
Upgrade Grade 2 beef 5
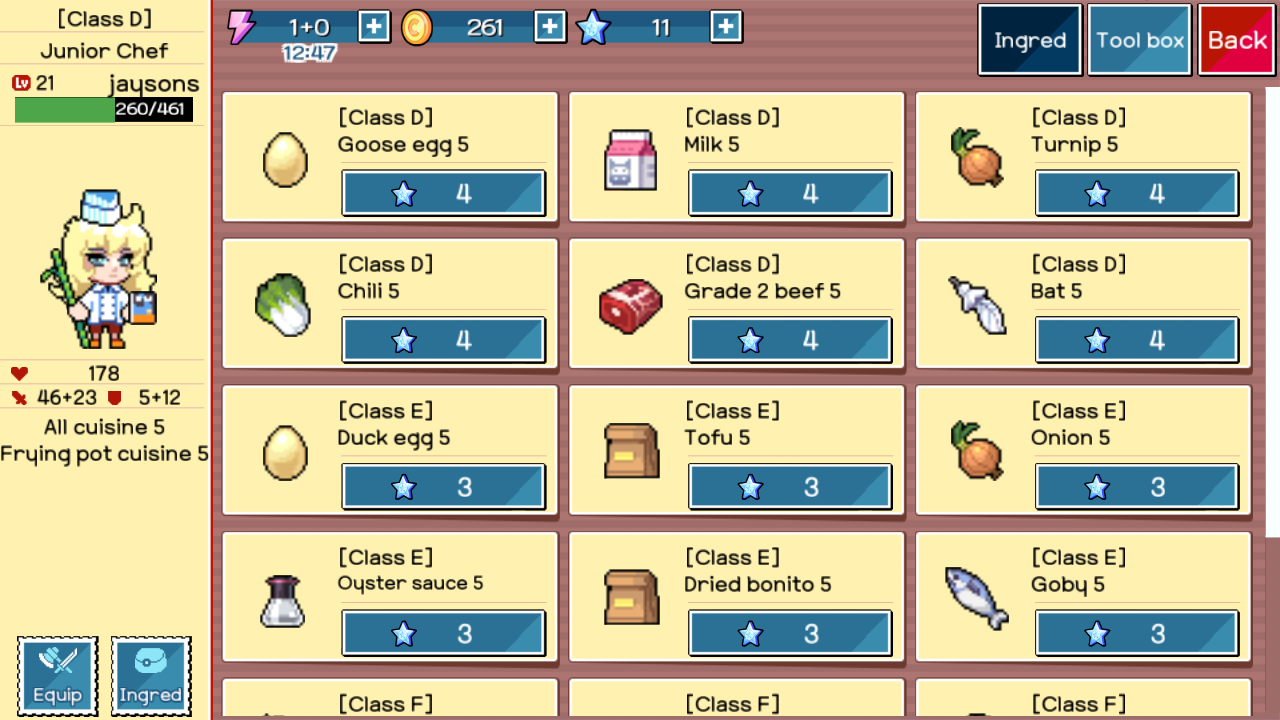(790, 340)
